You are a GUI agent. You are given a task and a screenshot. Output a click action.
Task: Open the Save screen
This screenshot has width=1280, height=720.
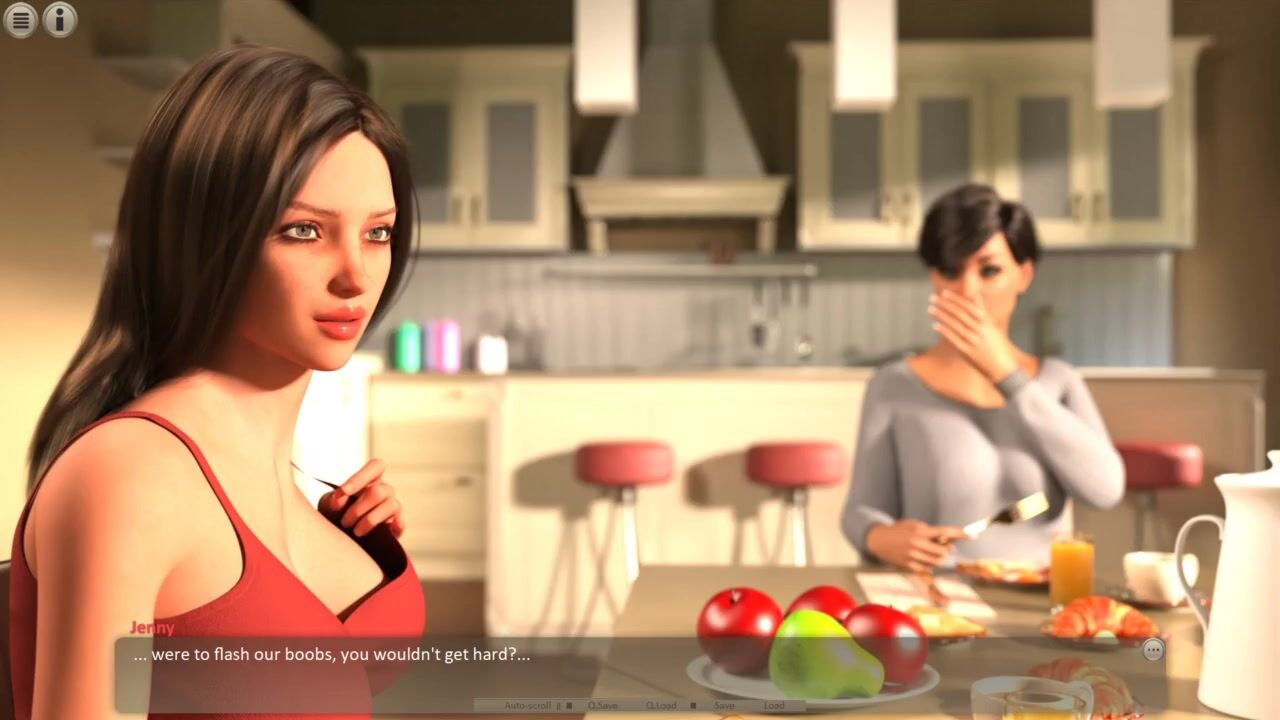click(x=724, y=705)
